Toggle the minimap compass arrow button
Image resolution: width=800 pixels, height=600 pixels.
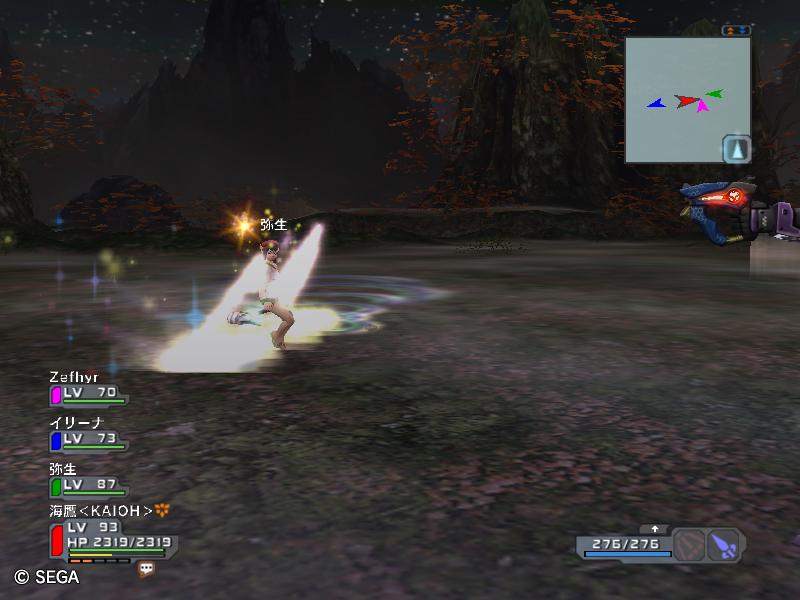[x=736, y=148]
